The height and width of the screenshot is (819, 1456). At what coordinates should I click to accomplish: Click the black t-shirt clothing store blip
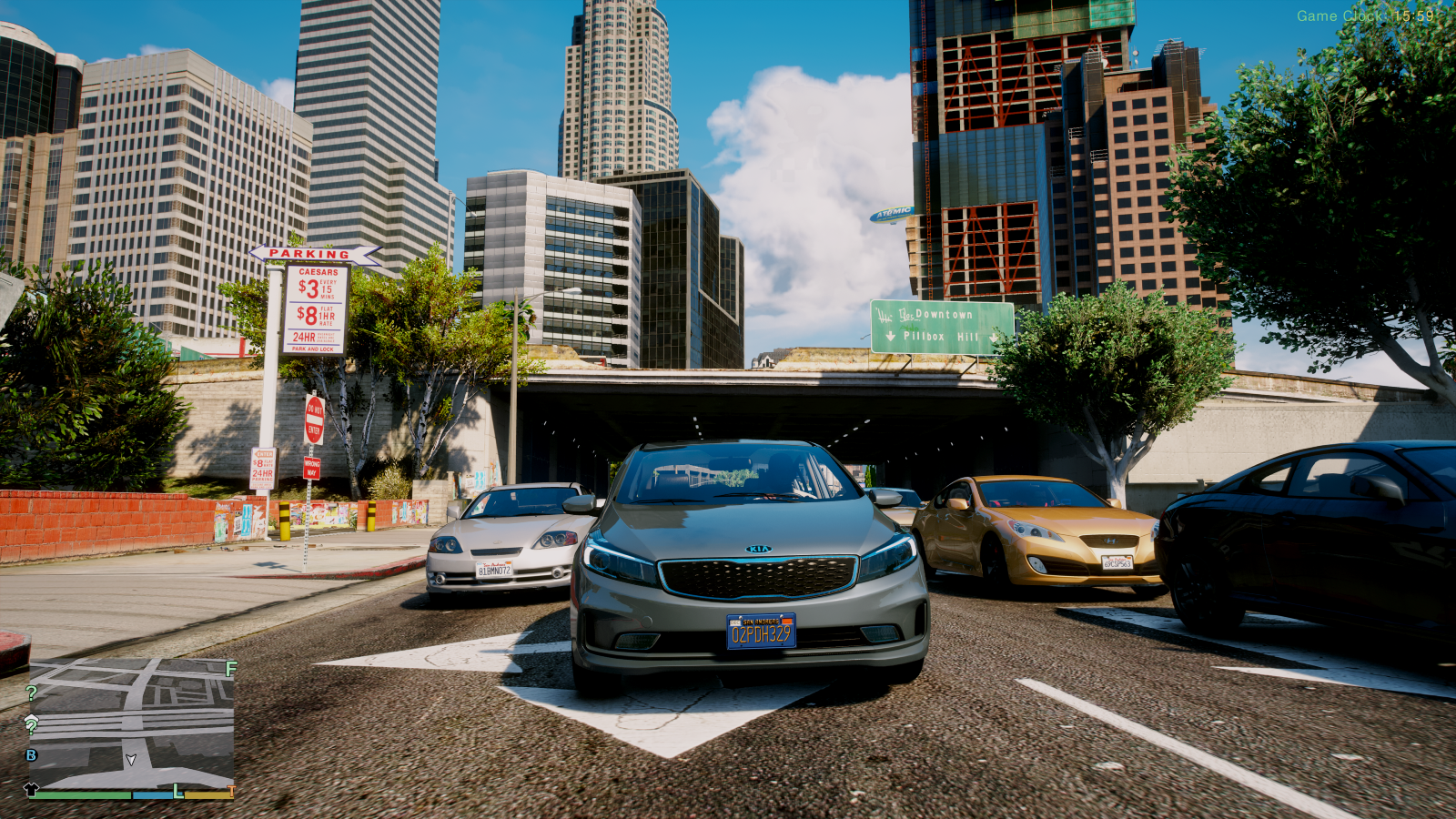click(x=31, y=789)
